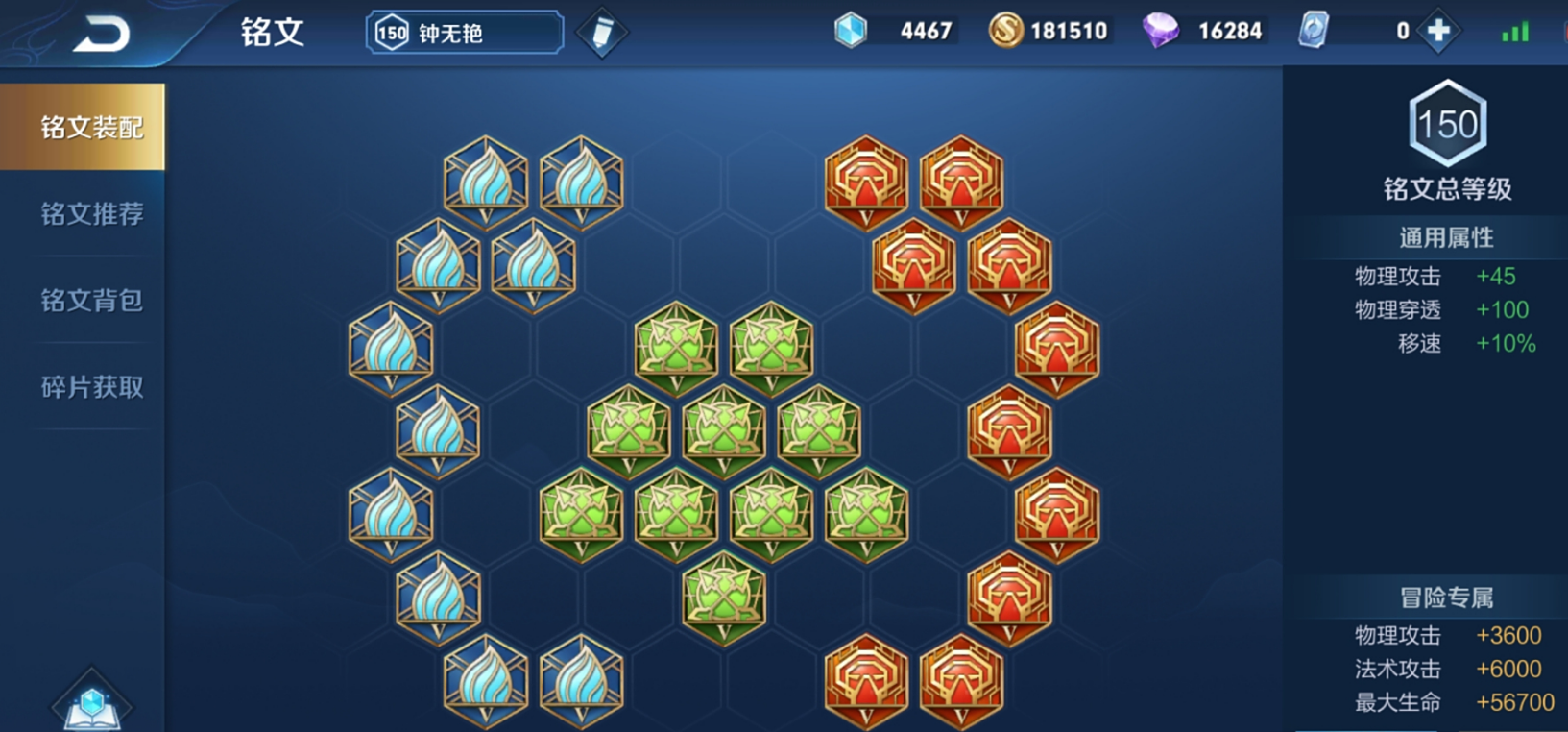Click the green signal strength bars
This screenshot has height=732, width=1568.
click(x=1515, y=30)
